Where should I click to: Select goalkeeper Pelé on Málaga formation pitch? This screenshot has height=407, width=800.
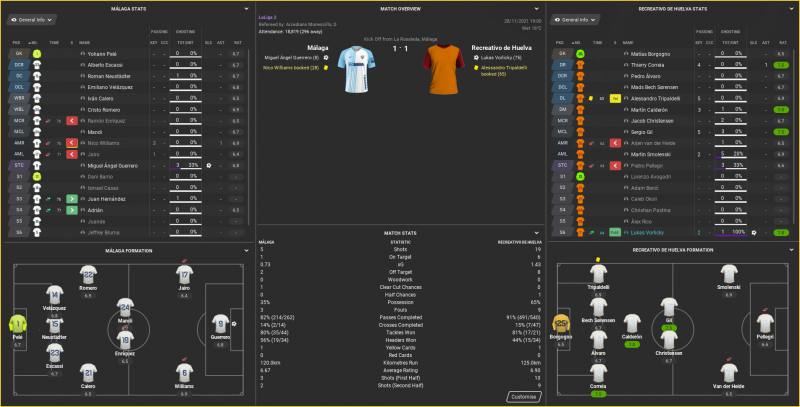click(16, 323)
